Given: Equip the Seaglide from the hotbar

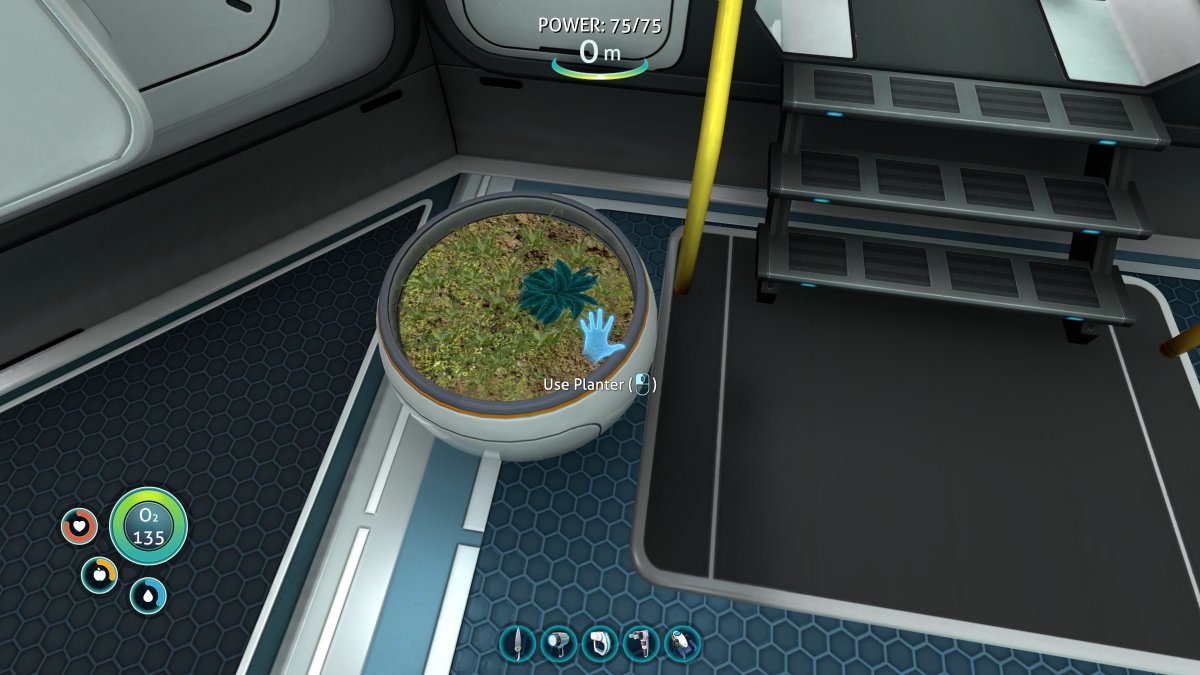Looking at the screenshot, I should point(682,643).
